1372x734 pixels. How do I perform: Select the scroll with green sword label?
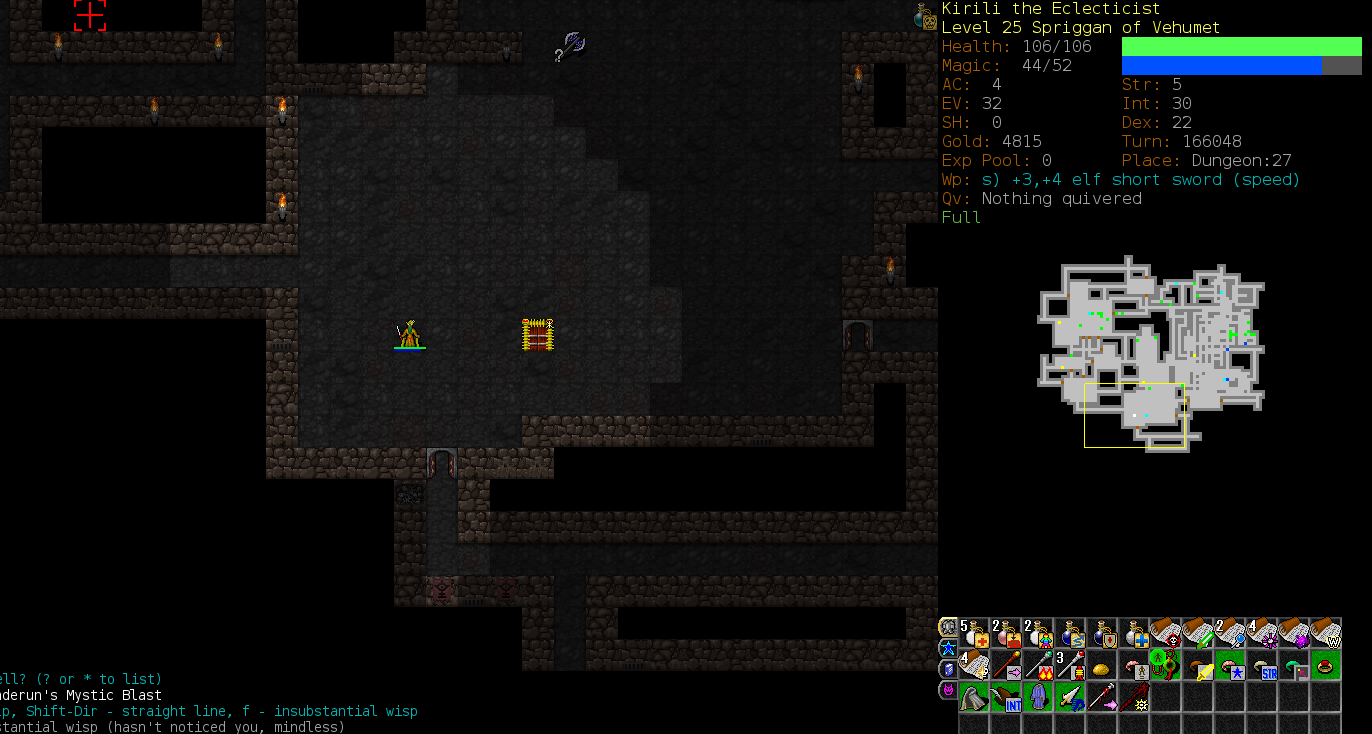1198,633
